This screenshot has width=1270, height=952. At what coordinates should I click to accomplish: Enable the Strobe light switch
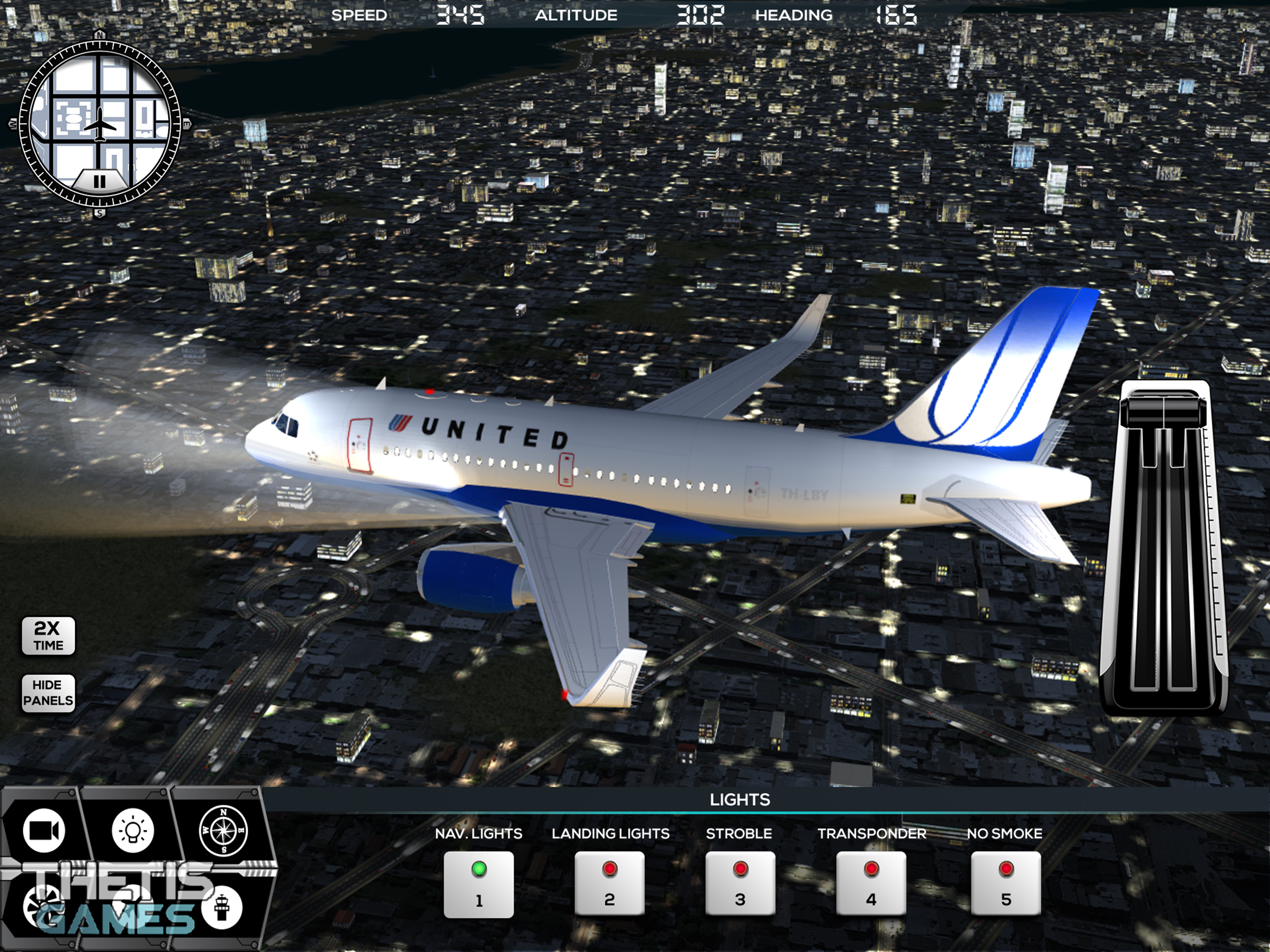[x=740, y=884]
